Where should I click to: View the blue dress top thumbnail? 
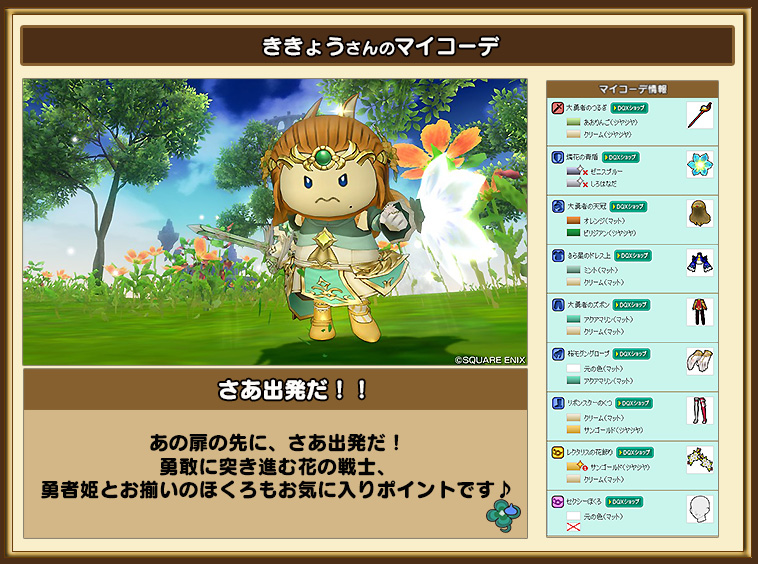(699, 262)
